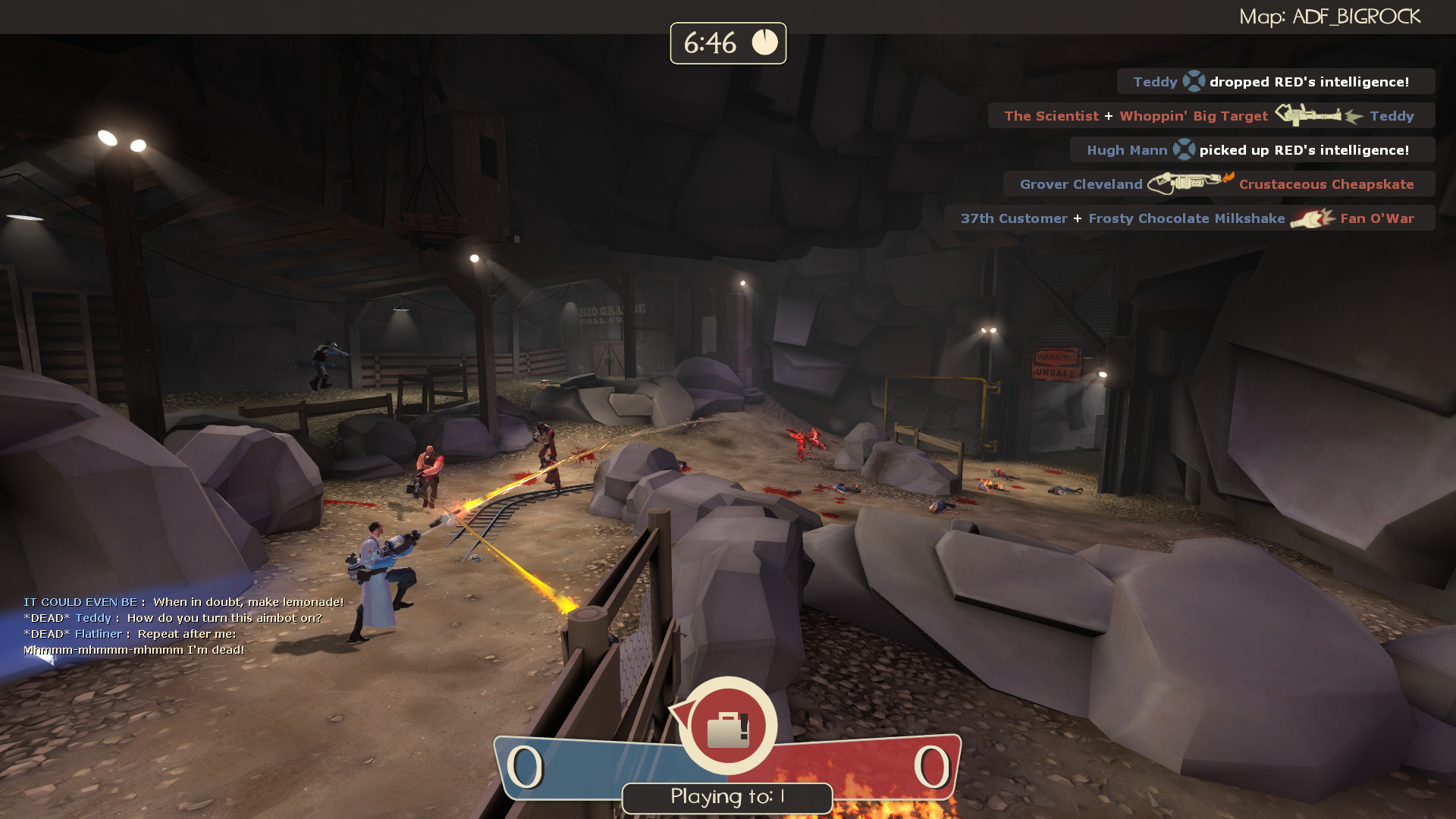Open the 'Playing to: 1' panel
This screenshot has height=819, width=1456.
(726, 797)
